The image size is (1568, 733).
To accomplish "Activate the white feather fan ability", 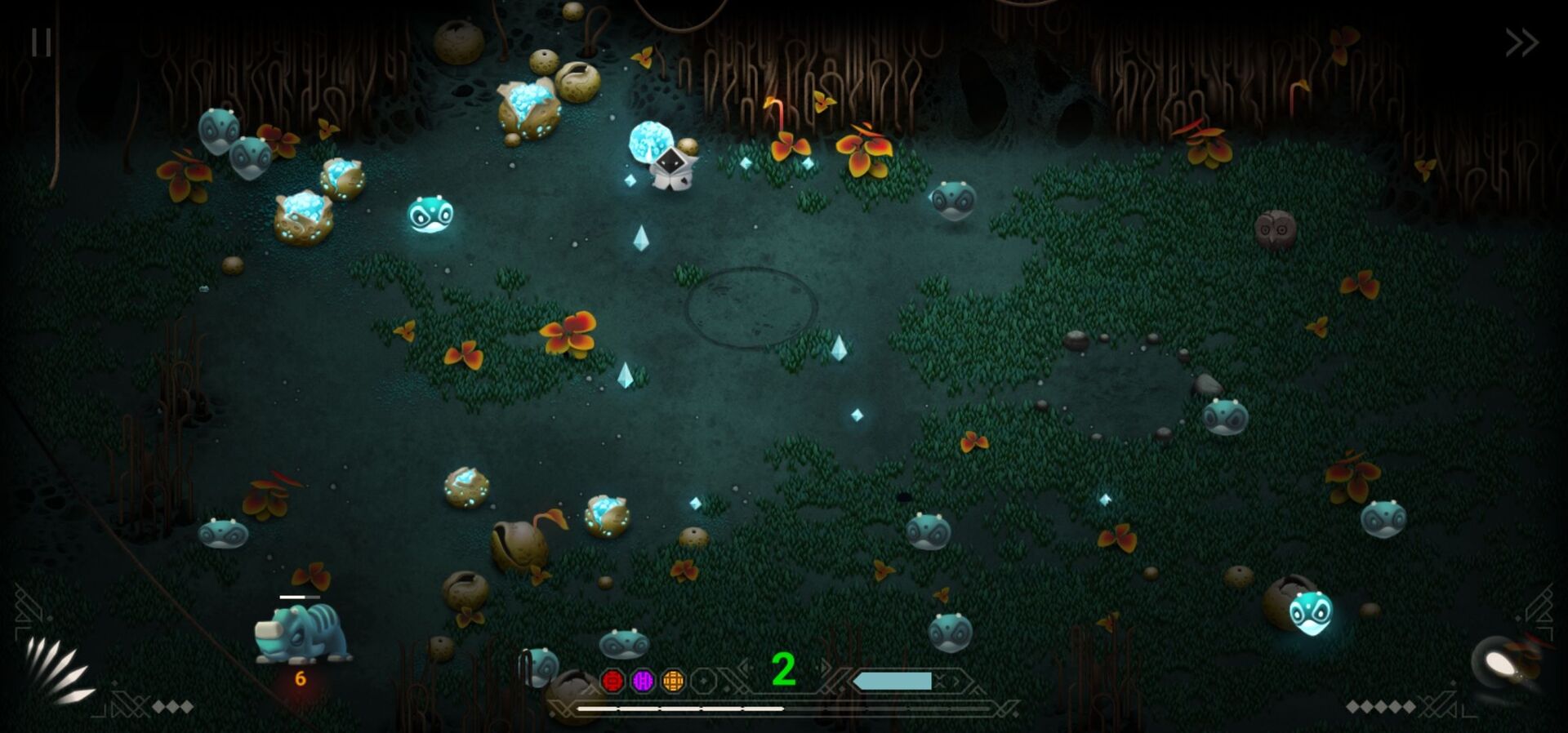I will pos(57,669).
